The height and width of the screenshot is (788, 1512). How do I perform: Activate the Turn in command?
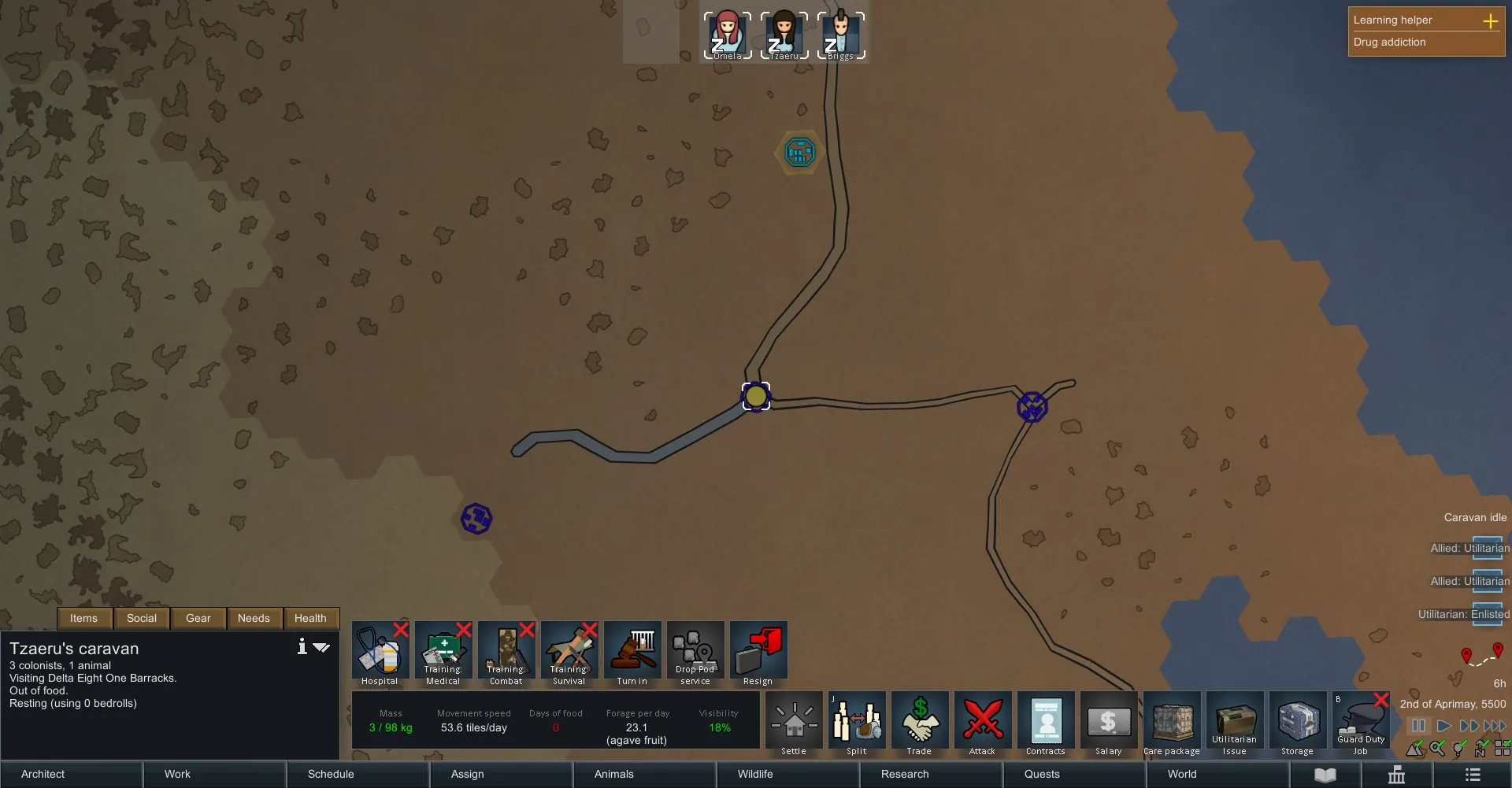tap(632, 654)
